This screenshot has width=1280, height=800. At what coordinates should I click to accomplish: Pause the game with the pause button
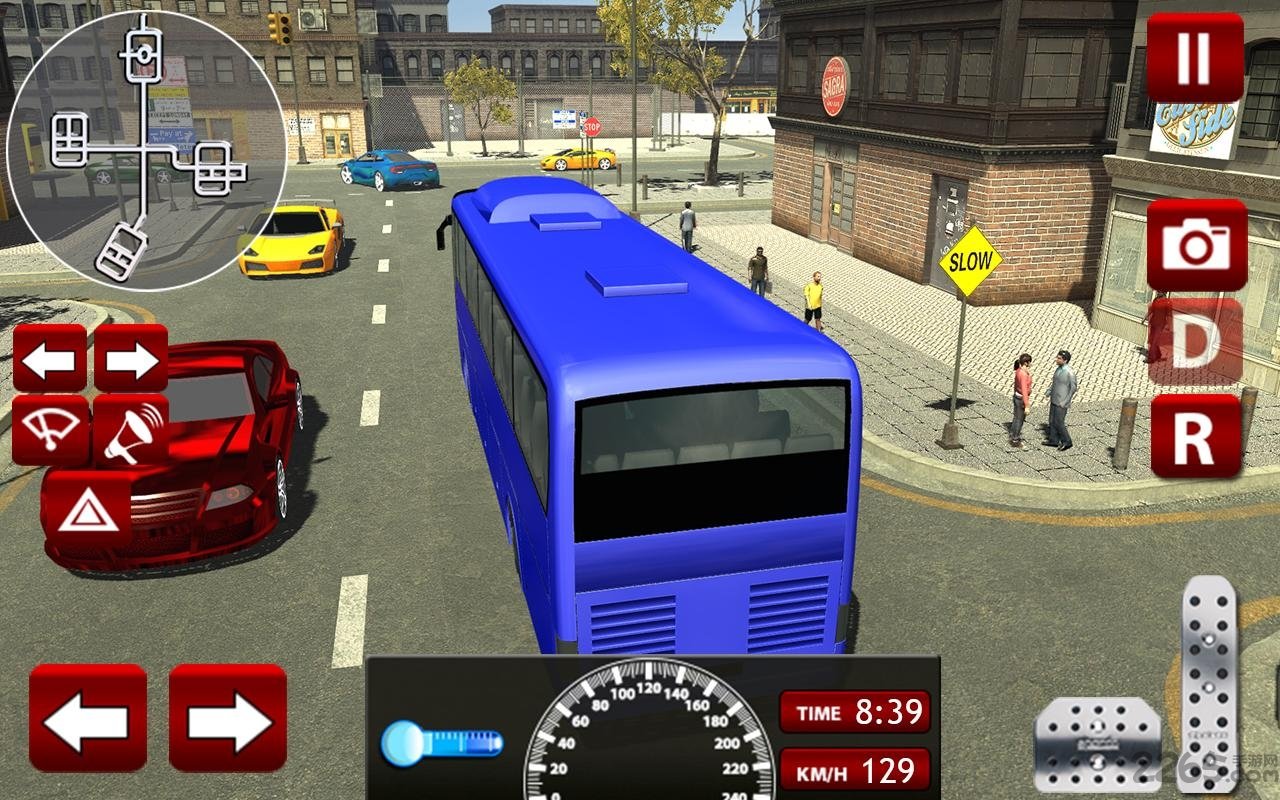point(1195,57)
